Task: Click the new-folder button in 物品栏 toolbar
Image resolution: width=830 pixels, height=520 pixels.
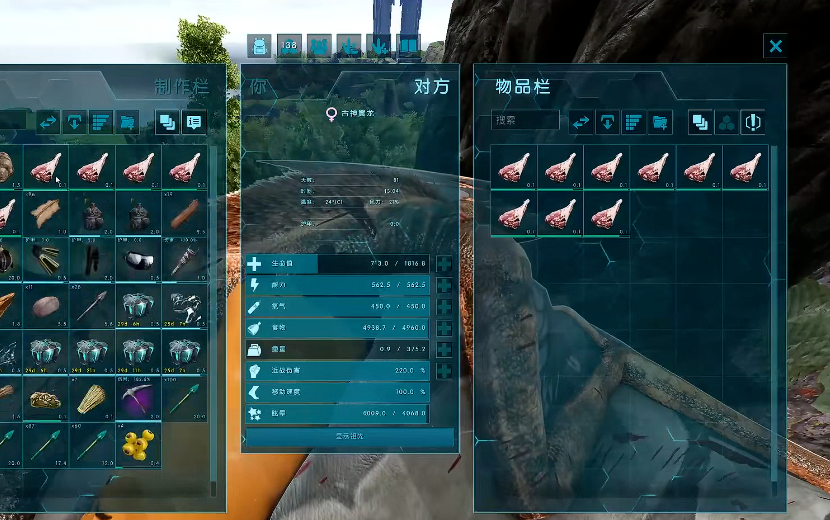Action: pos(660,122)
